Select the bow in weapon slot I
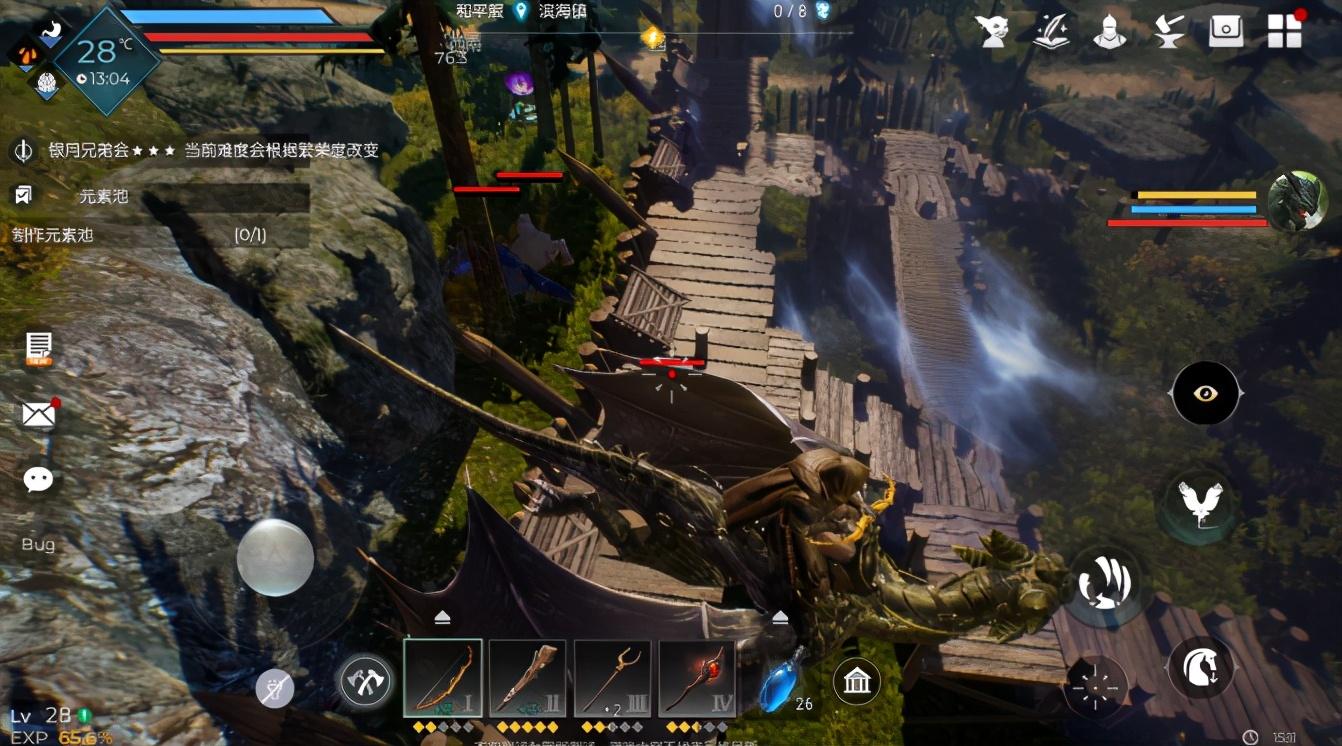The image size is (1342, 746). click(443, 679)
